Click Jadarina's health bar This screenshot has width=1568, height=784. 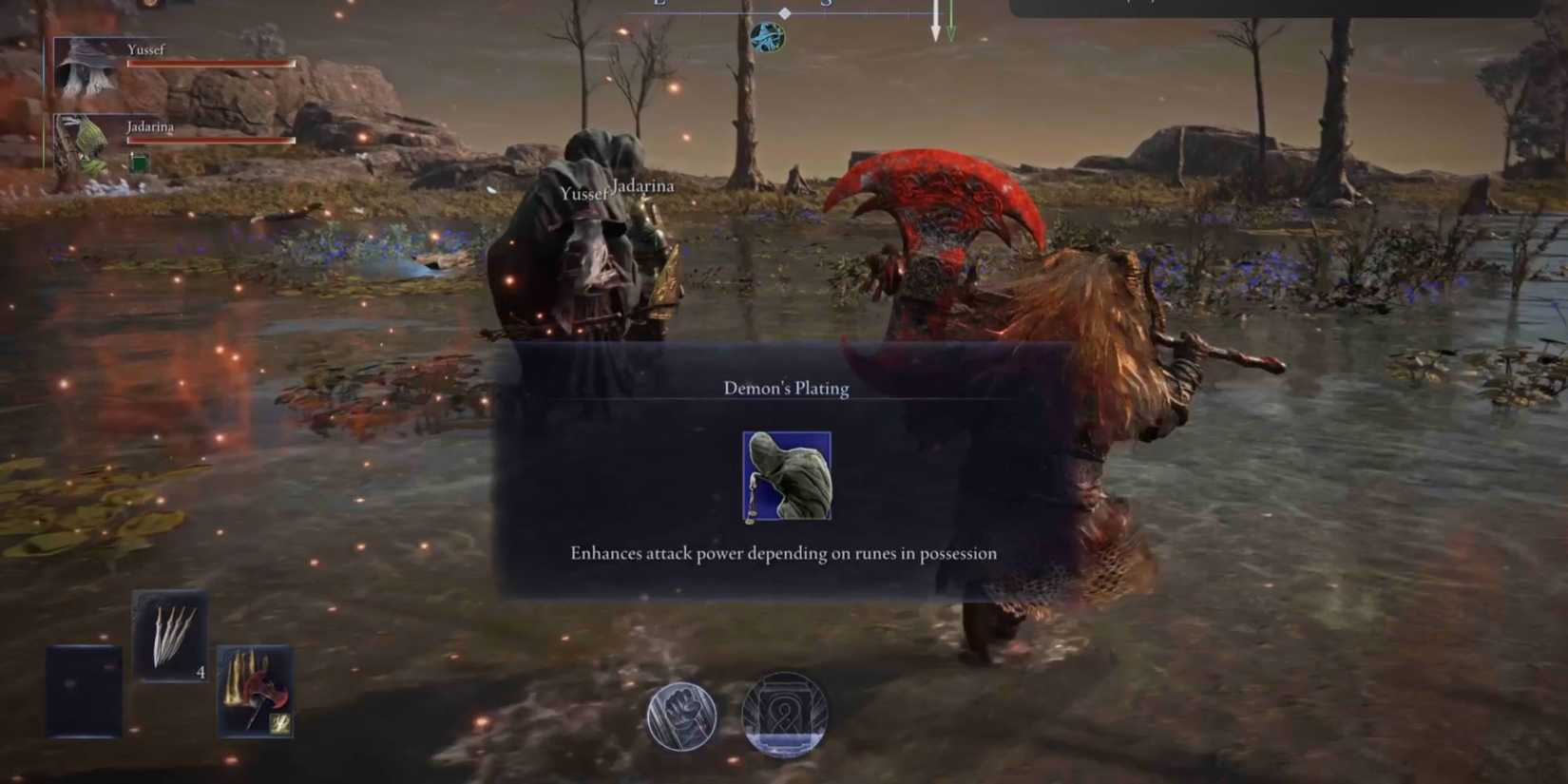pos(207,141)
